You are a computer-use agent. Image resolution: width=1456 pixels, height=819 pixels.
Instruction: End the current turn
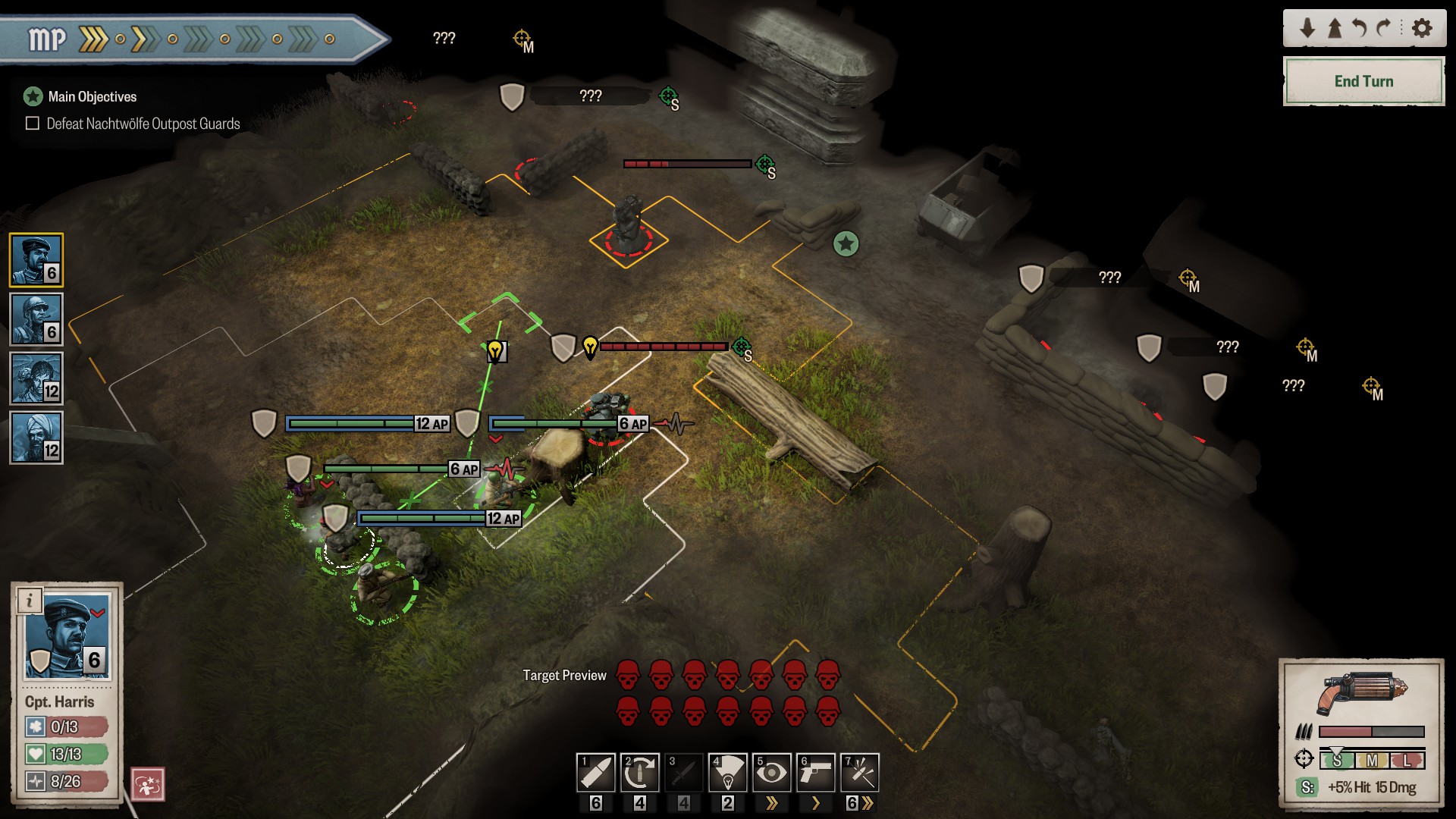pyautogui.click(x=1363, y=81)
